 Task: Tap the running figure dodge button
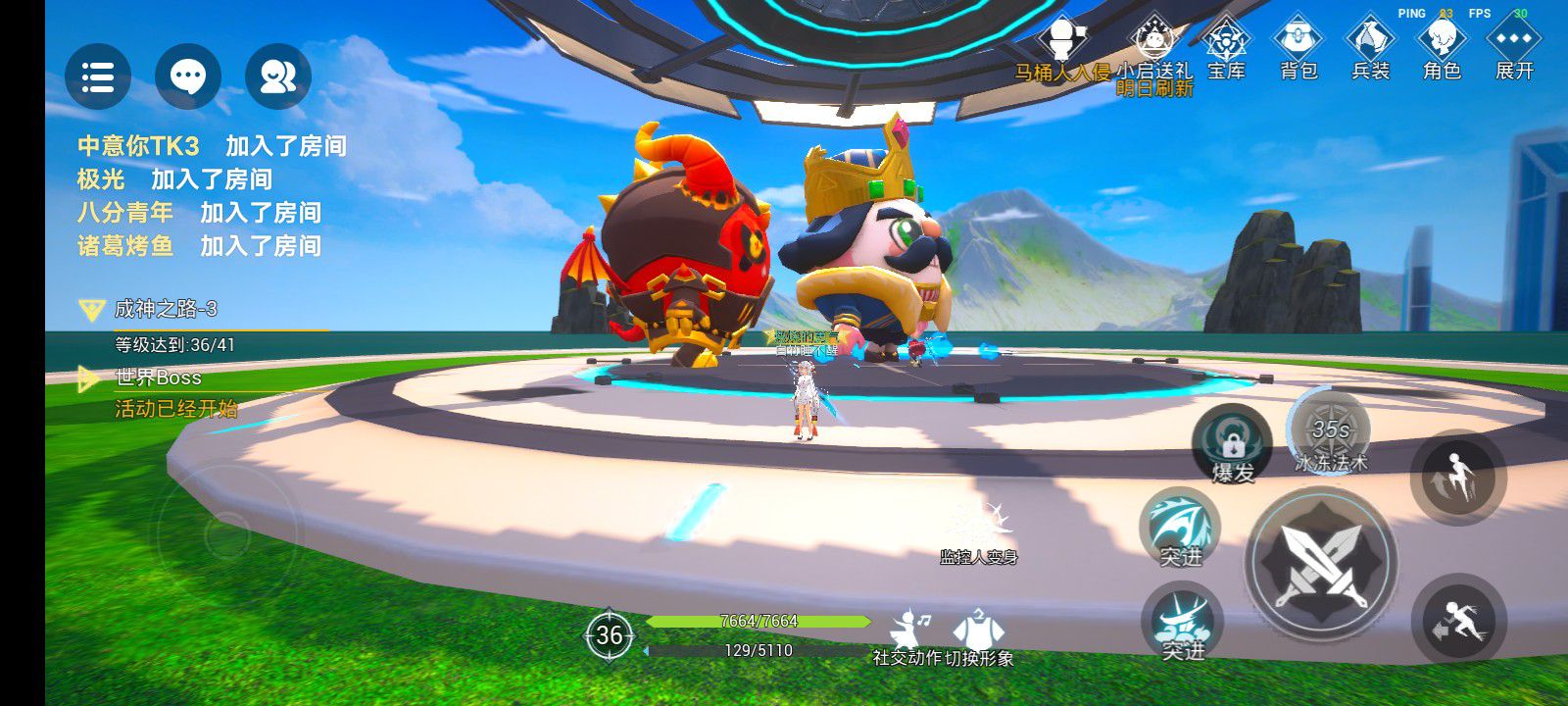[1458, 621]
